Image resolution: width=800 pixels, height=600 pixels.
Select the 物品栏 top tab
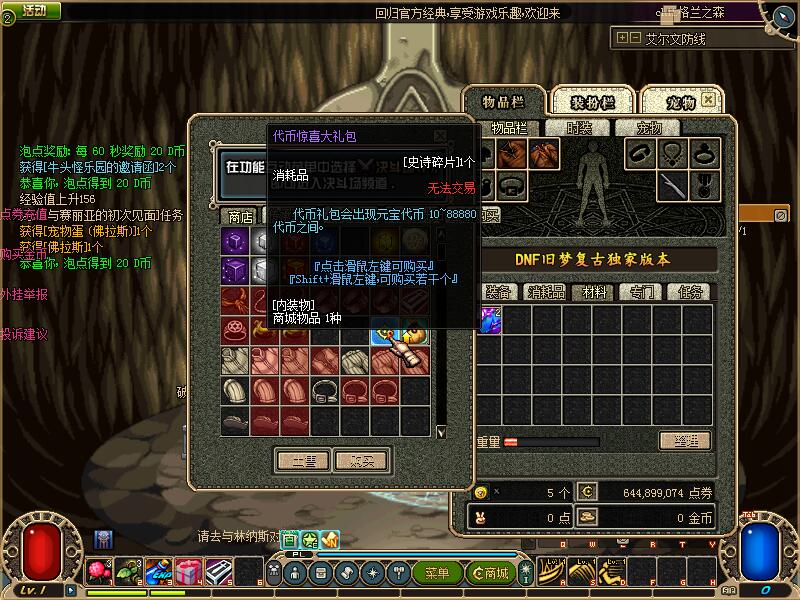click(503, 103)
